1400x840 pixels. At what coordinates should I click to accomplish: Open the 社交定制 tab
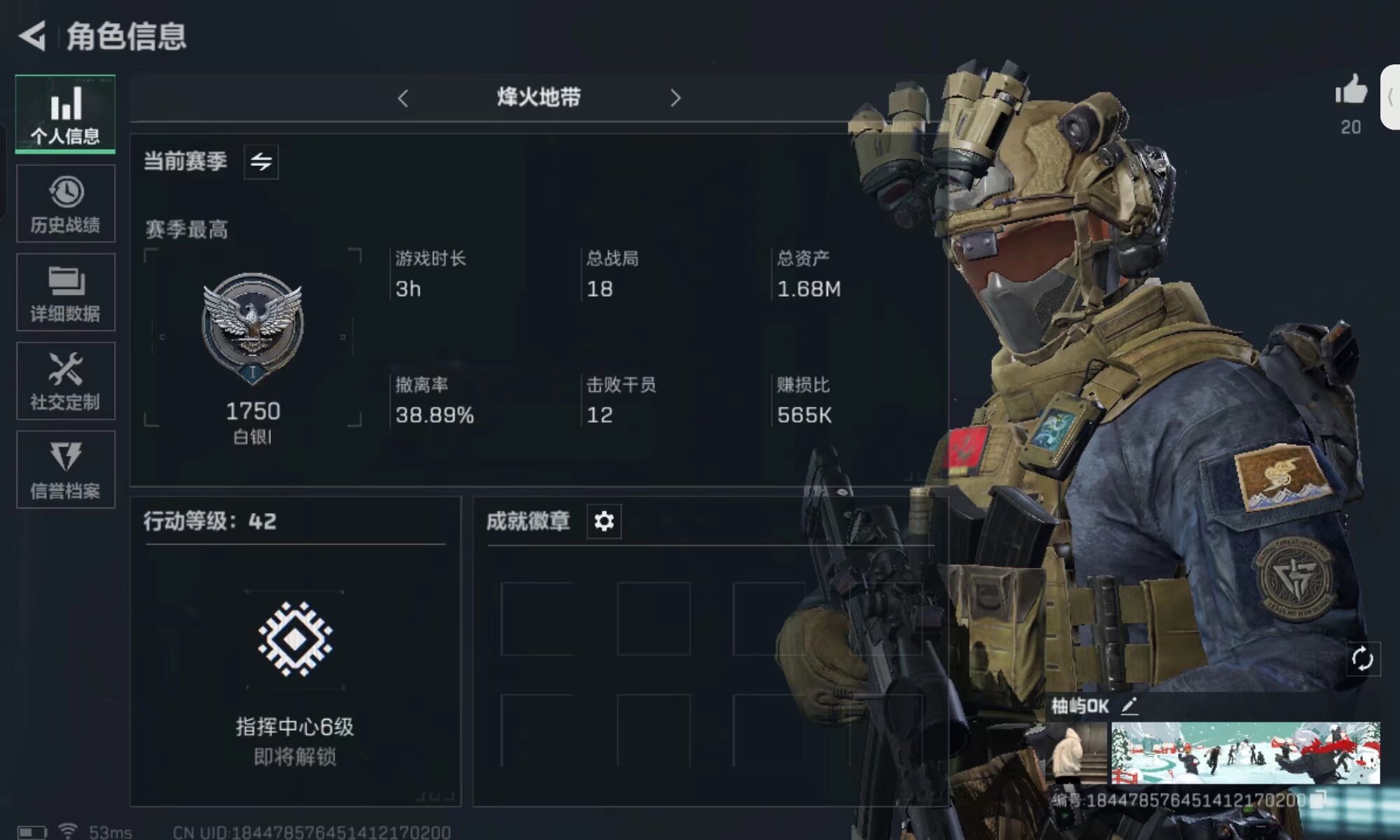coord(65,381)
